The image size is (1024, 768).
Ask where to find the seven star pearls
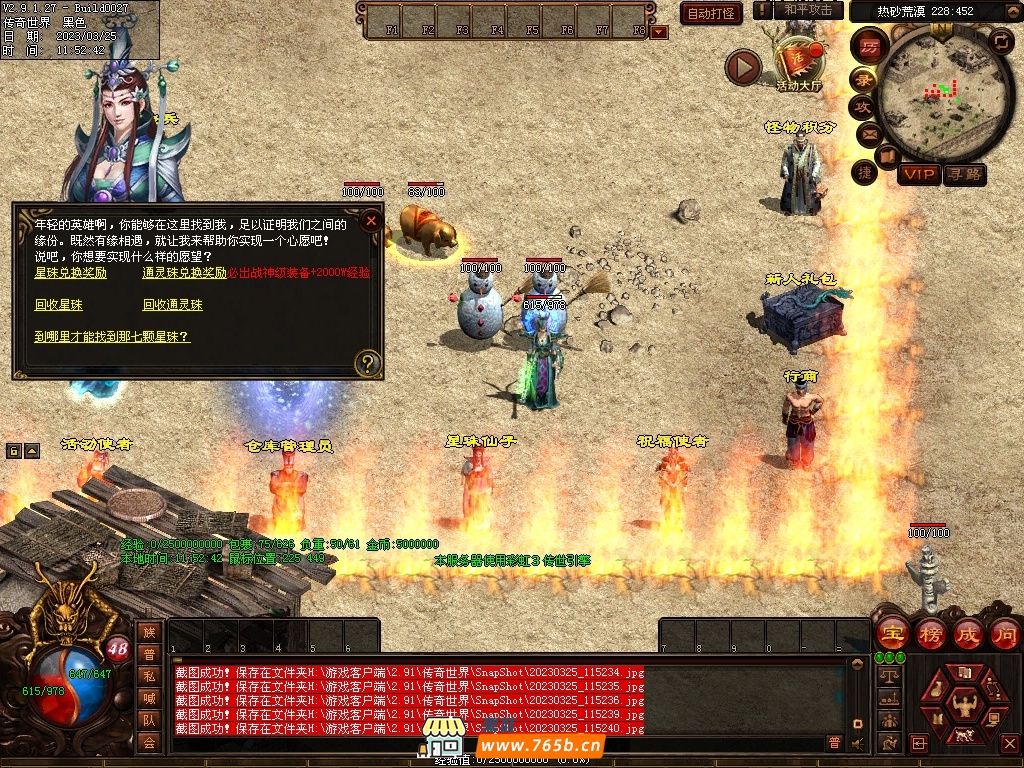pos(112,337)
